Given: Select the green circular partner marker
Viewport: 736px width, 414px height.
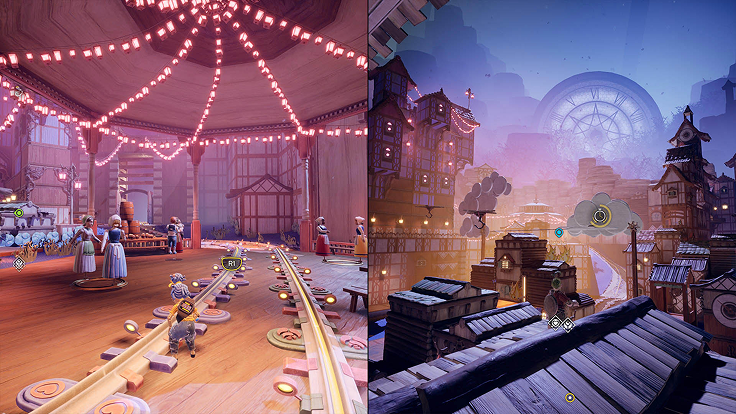Looking at the screenshot, I should (x=19, y=212).
